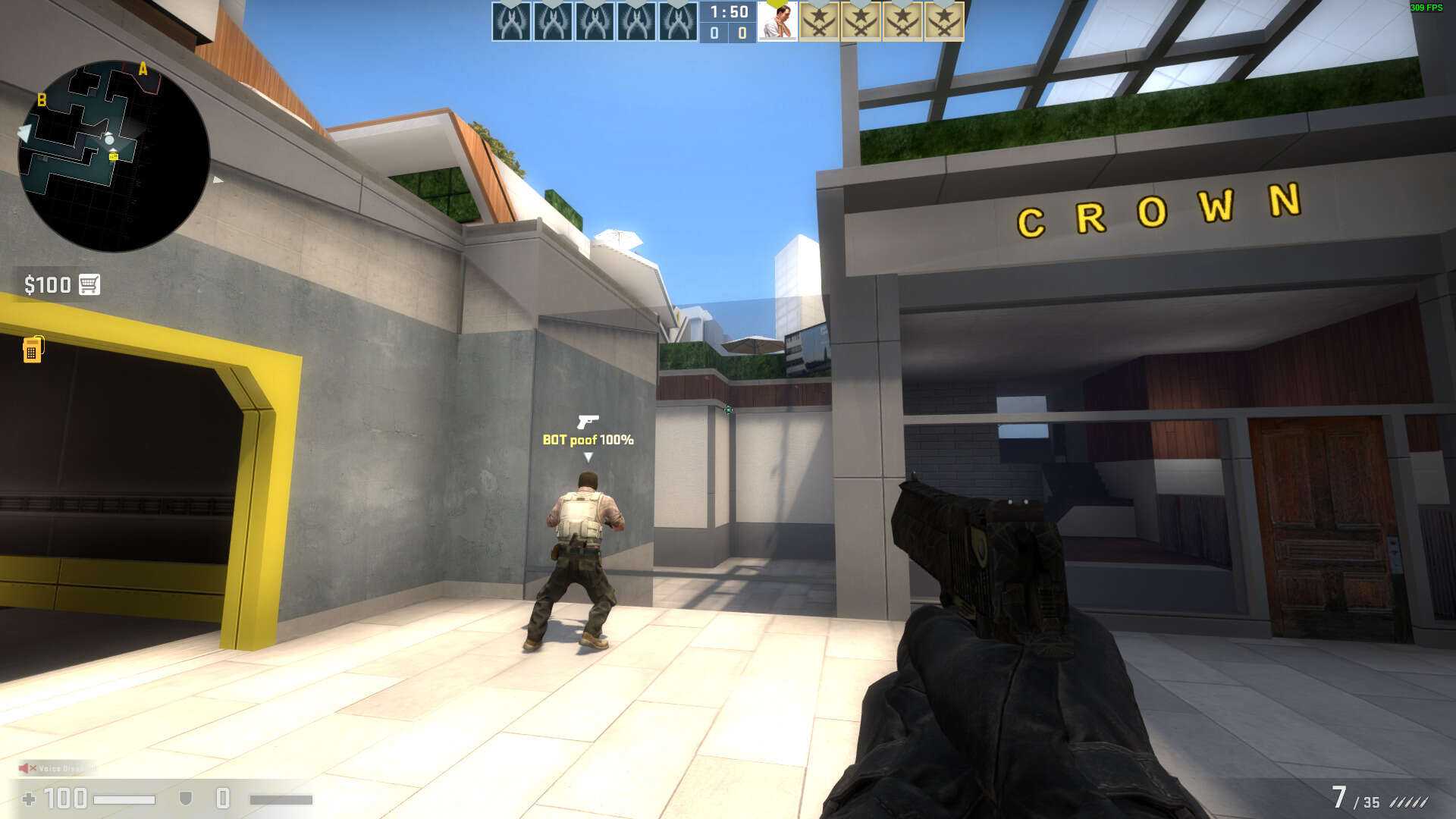
Task: Expand the player avatar next to the score
Action: (777, 22)
